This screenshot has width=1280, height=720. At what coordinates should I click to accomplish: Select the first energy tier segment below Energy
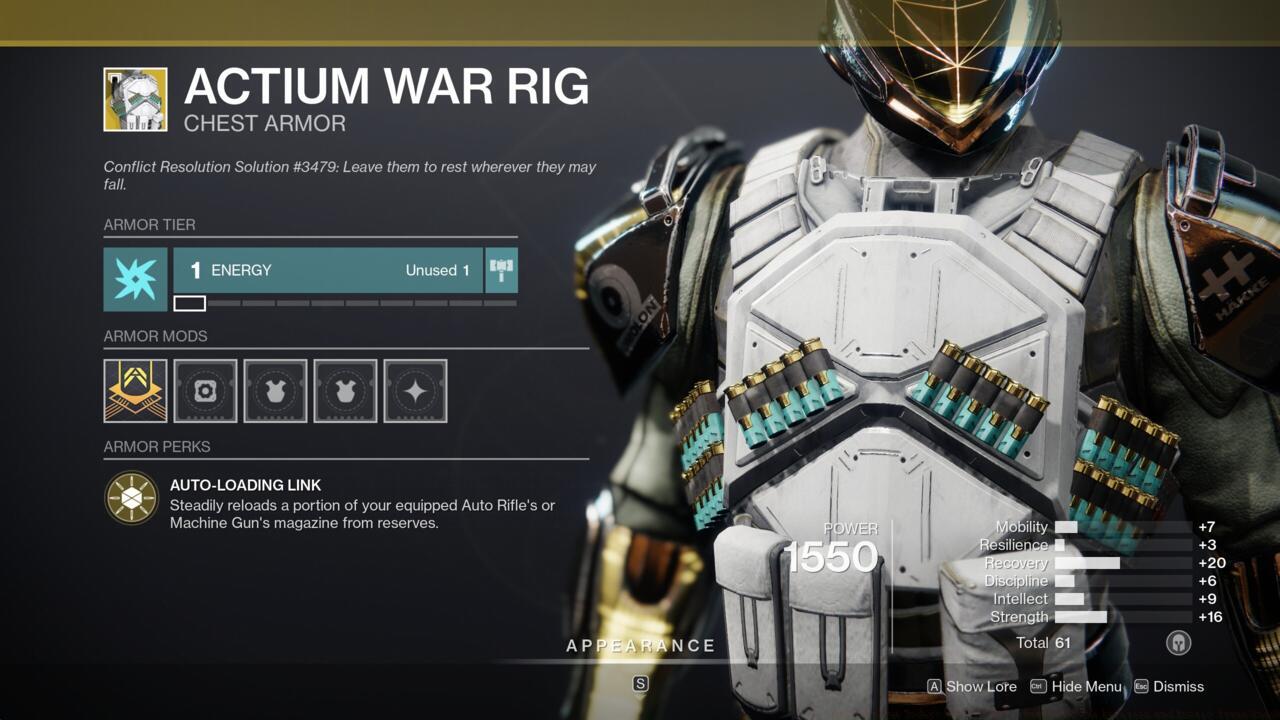click(x=190, y=302)
